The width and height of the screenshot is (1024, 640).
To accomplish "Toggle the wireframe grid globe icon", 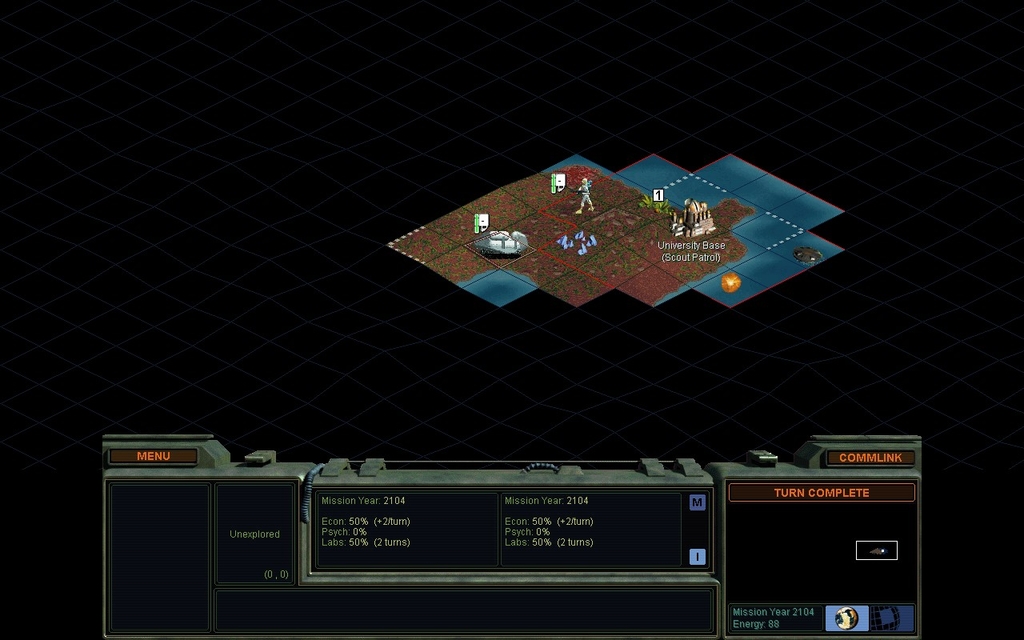I will (x=884, y=618).
